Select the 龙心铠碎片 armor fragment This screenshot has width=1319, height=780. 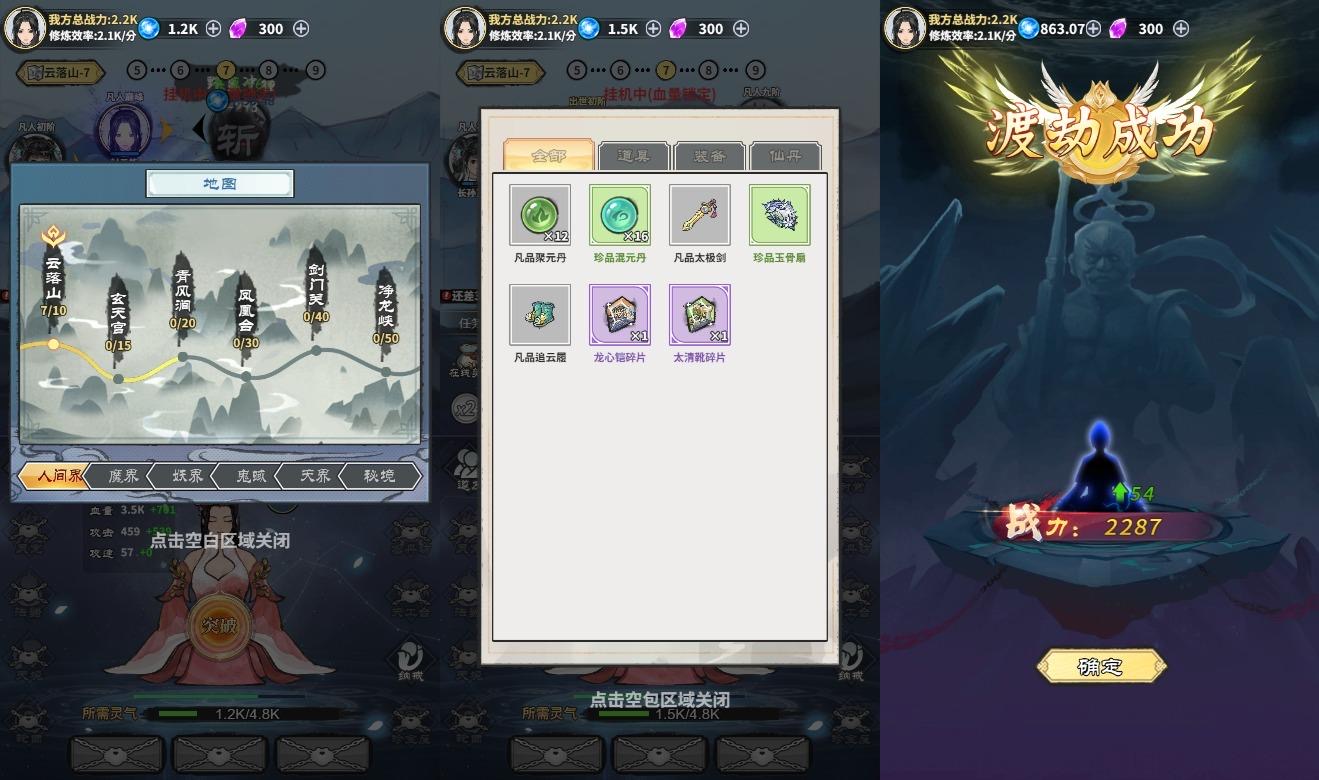619,313
